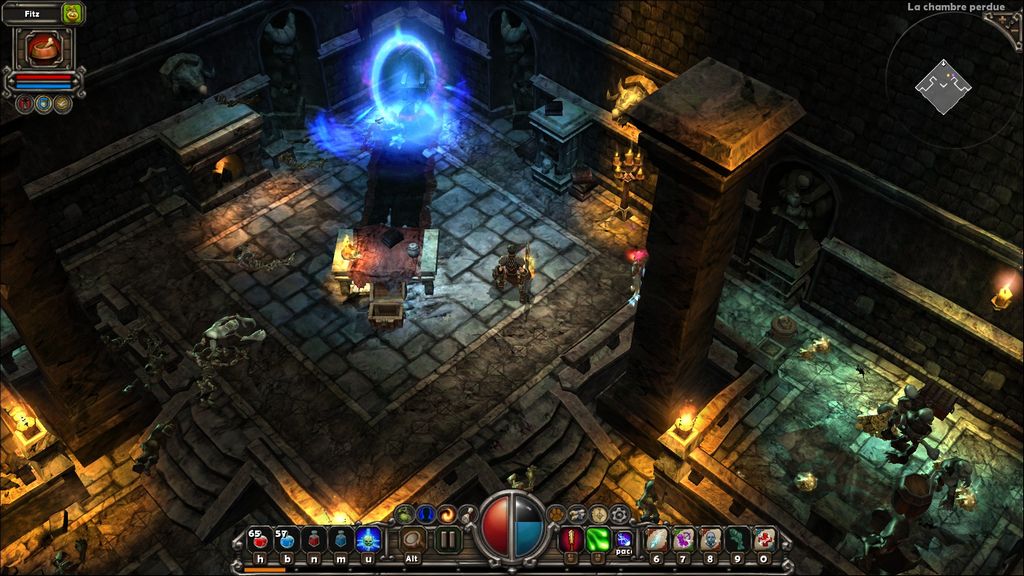Select the blue potion slot bound to m
Image resolution: width=1024 pixels, height=576 pixels.
(x=341, y=541)
